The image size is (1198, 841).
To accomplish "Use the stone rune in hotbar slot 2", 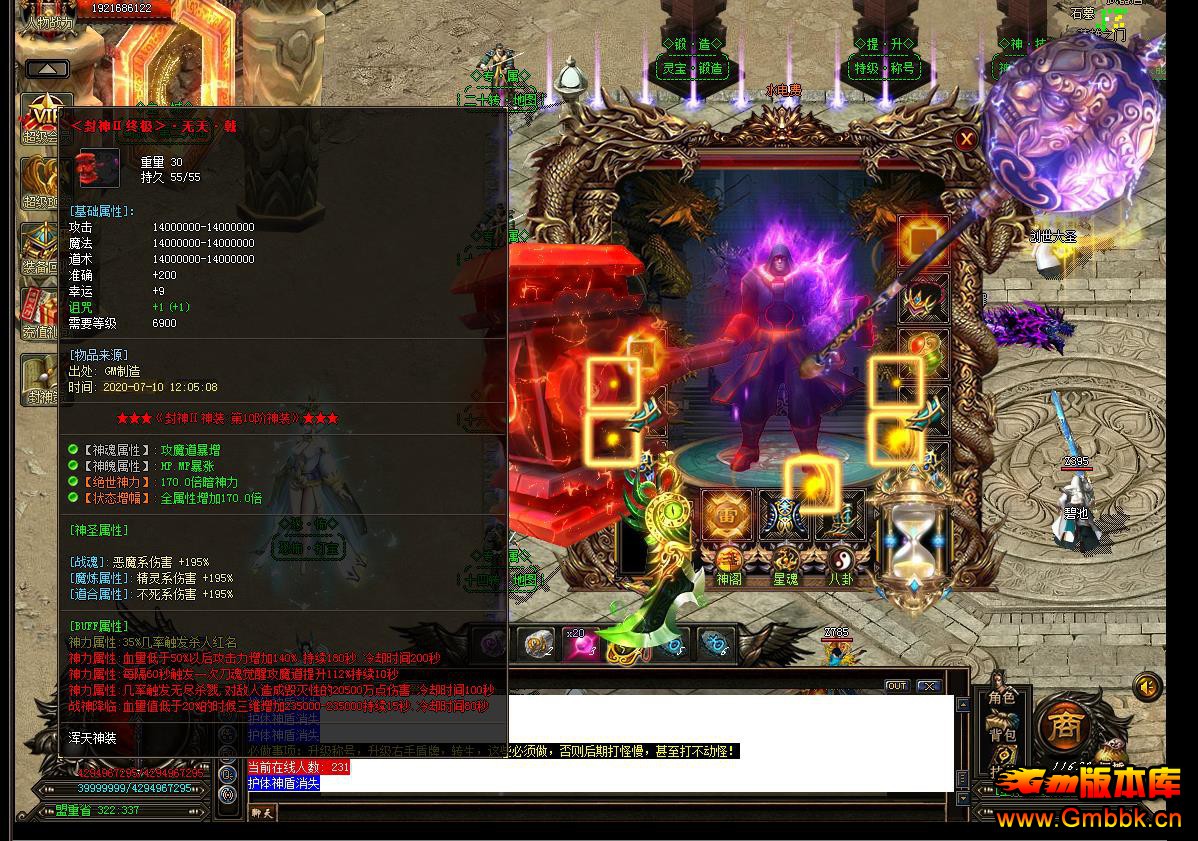I will 537,645.
